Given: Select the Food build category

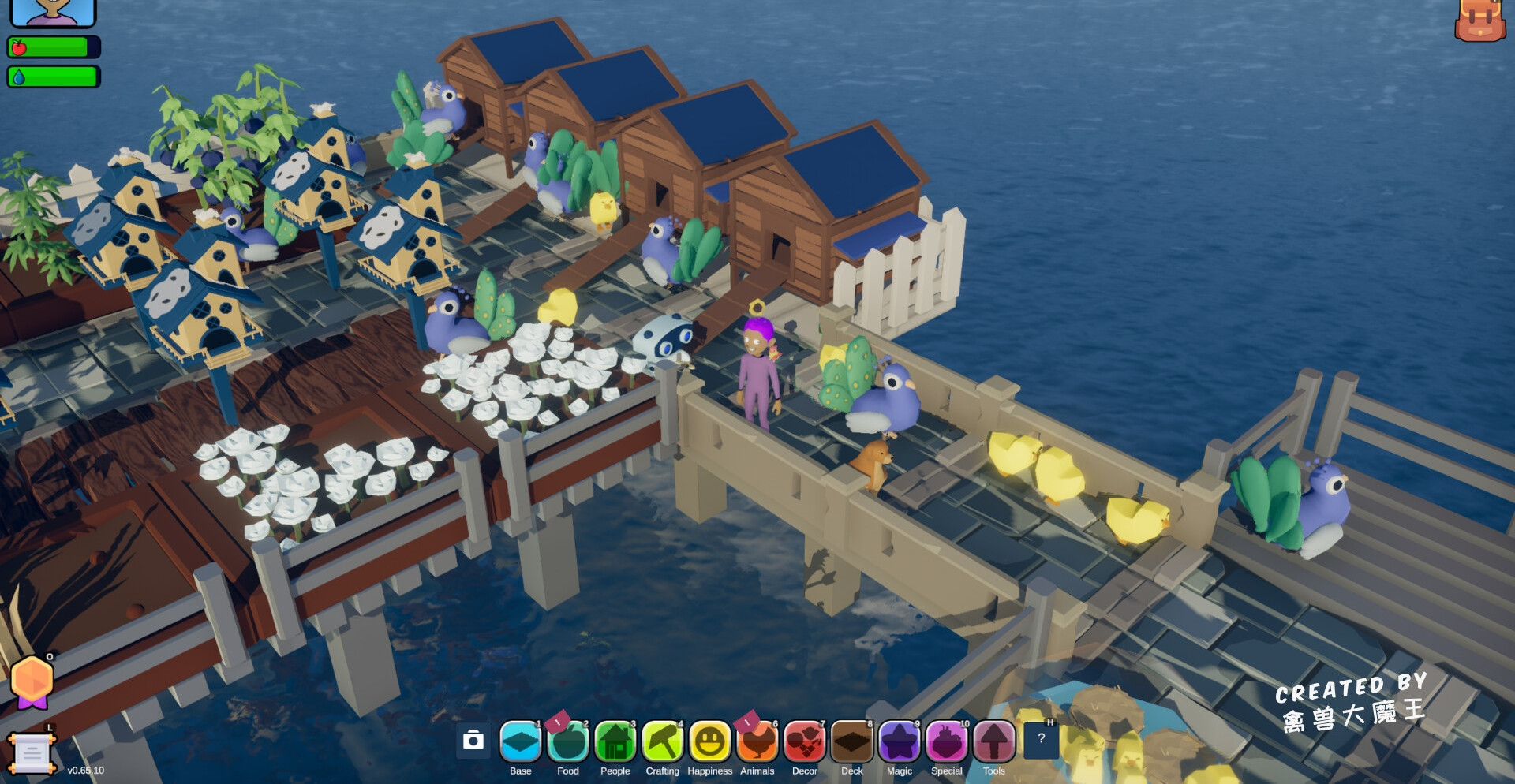Looking at the screenshot, I should click(x=568, y=742).
